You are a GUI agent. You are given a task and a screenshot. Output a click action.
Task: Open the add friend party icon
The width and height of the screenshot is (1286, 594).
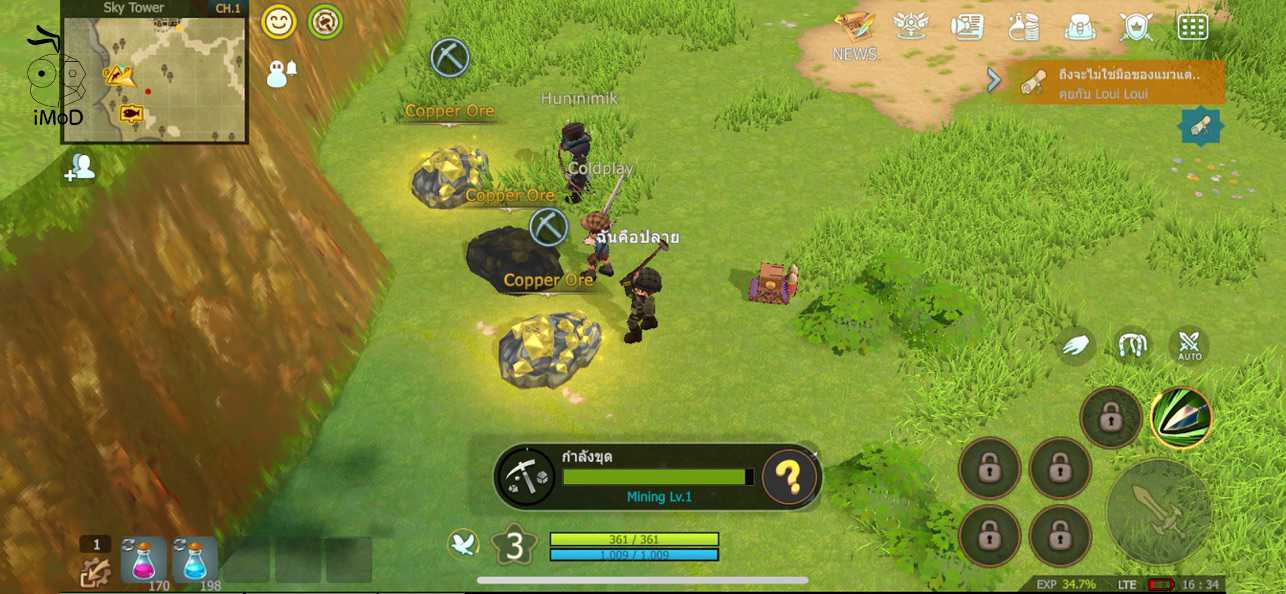[80, 168]
